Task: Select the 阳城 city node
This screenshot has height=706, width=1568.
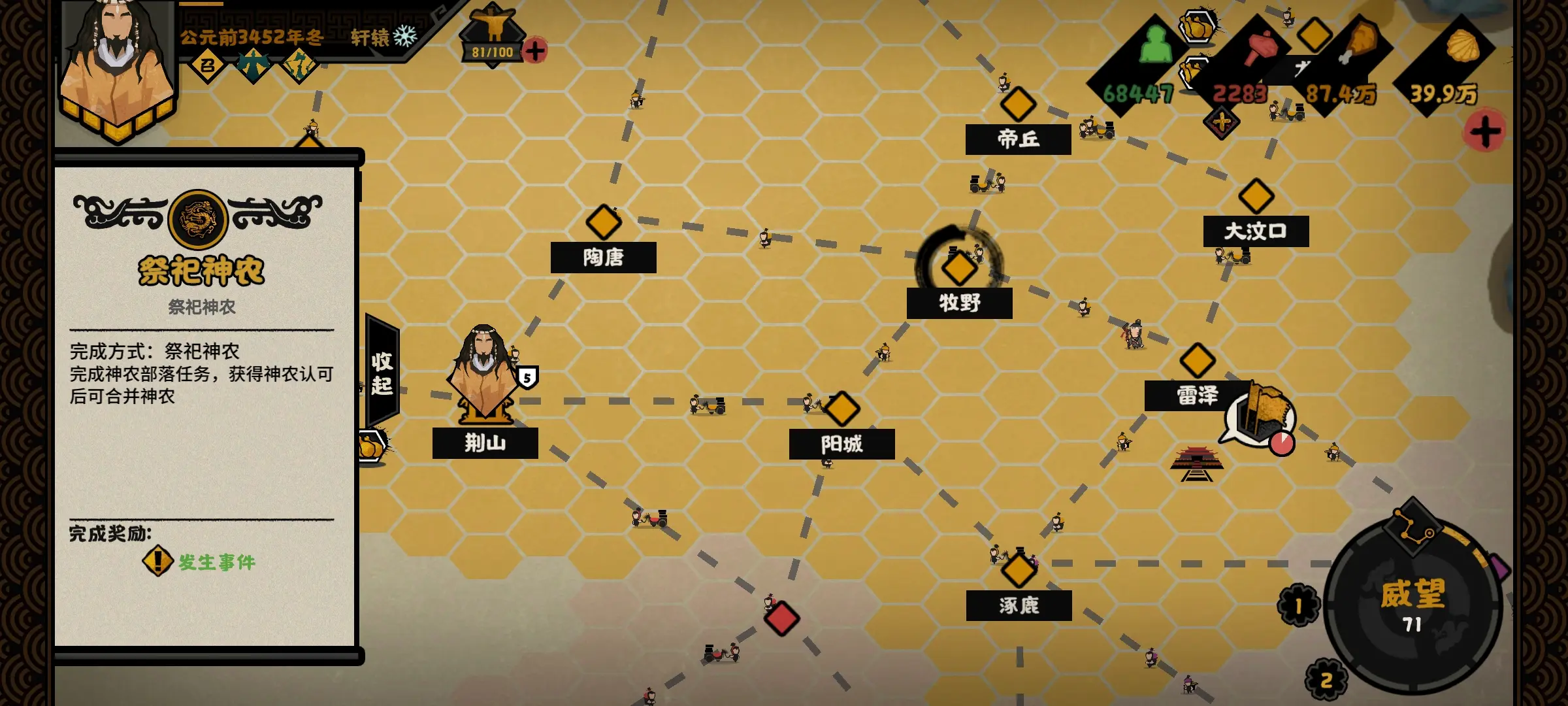Action: (841, 409)
